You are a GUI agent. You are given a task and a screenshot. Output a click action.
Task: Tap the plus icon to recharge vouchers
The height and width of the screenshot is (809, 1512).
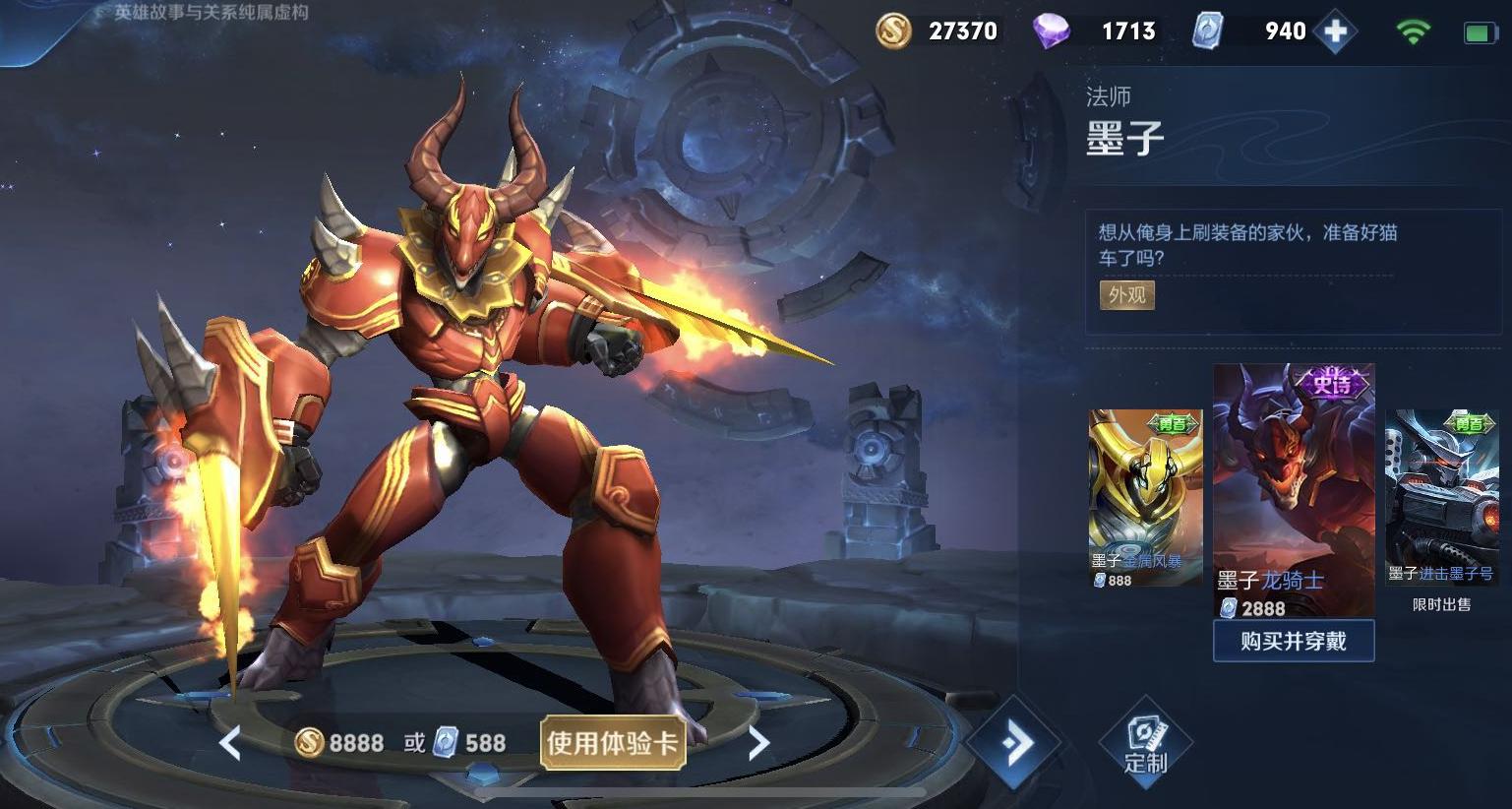click(x=1334, y=31)
